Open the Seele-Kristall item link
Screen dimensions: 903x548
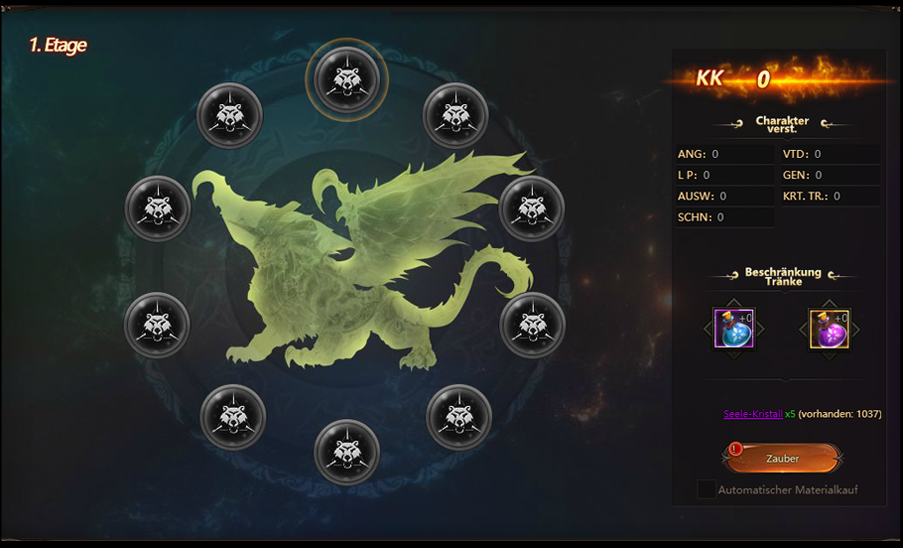752,414
